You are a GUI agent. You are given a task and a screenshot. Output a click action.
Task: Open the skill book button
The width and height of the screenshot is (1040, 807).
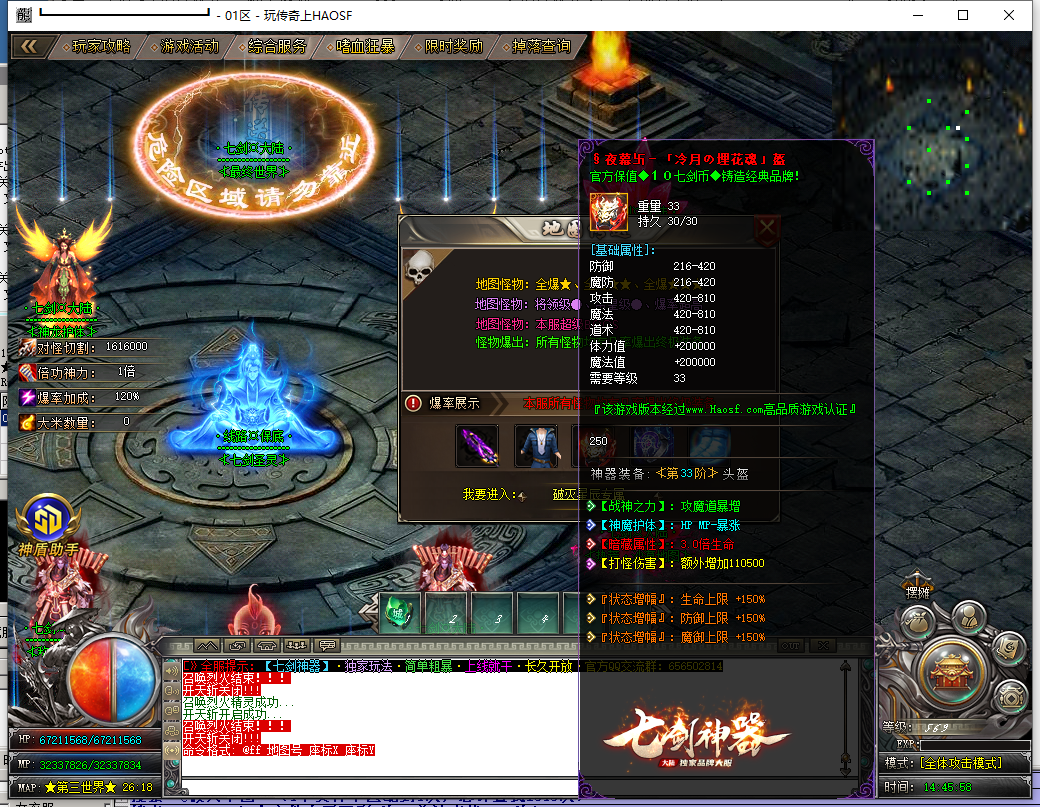1010,649
